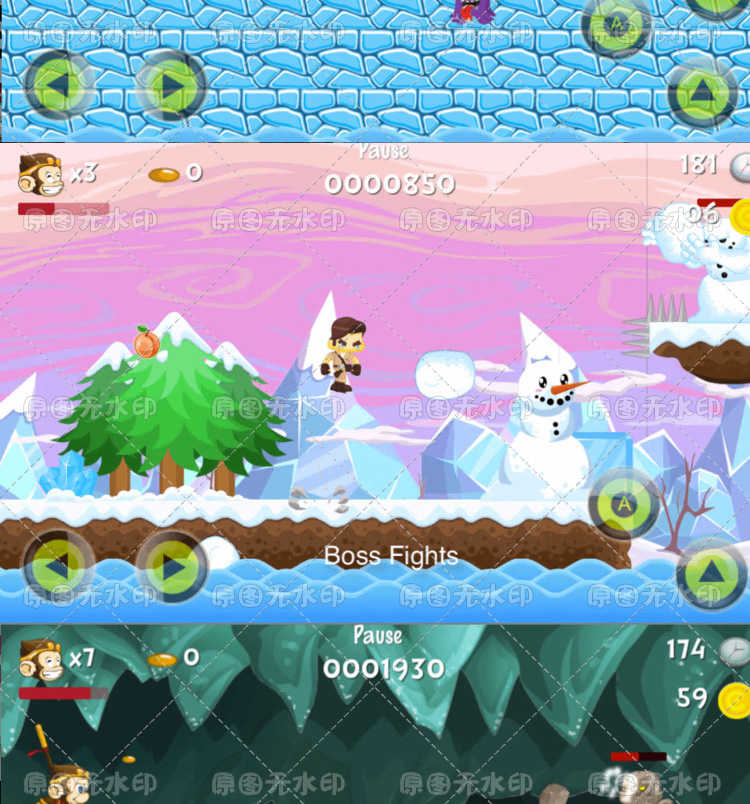
Task: Tap the left arrow button on the ice-brick wall
Action: [58, 85]
